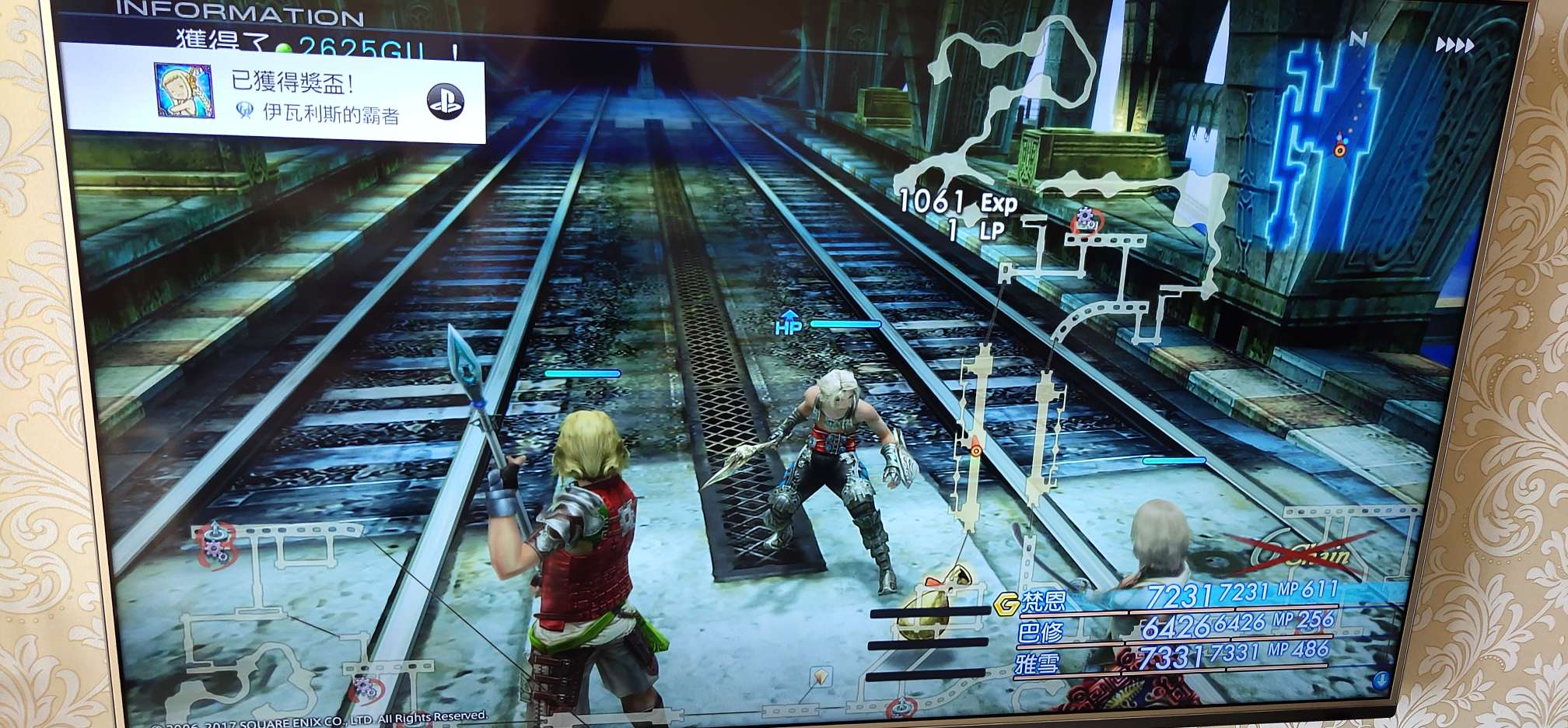Click the PlayStation logo on the trophy popup
The width and height of the screenshot is (1568, 728).
446,101
